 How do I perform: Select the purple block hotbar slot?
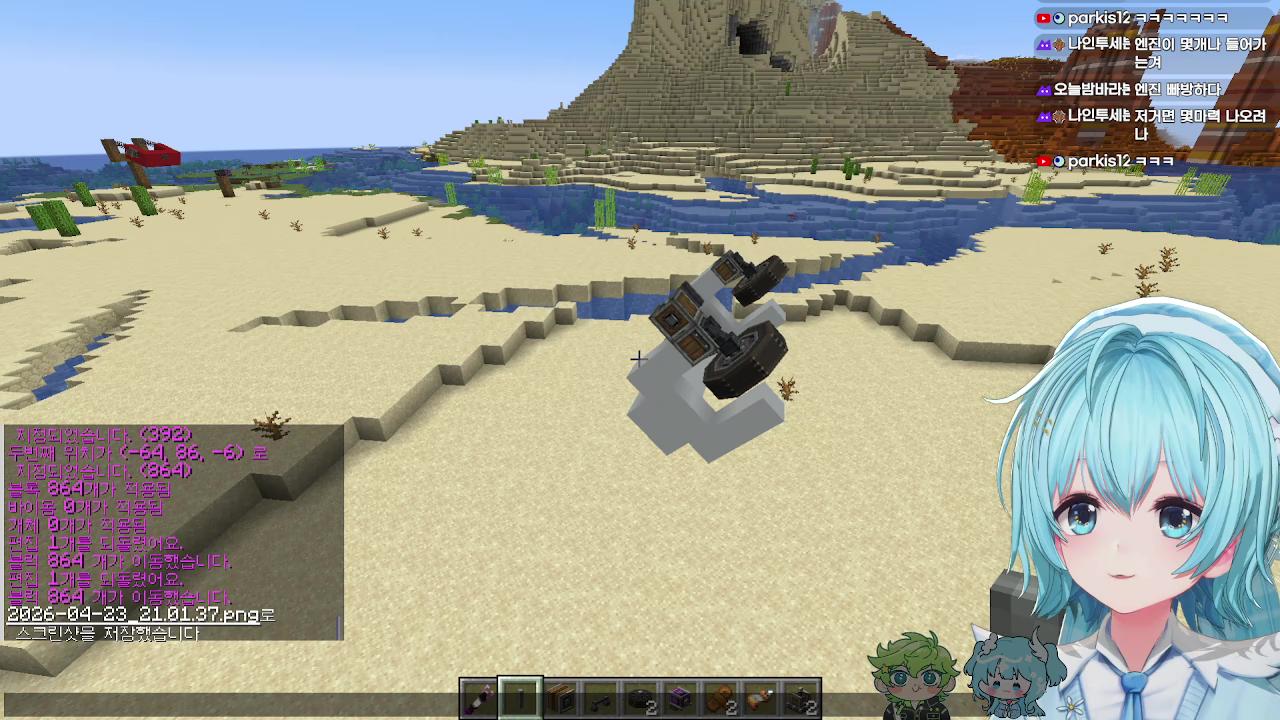(680, 698)
